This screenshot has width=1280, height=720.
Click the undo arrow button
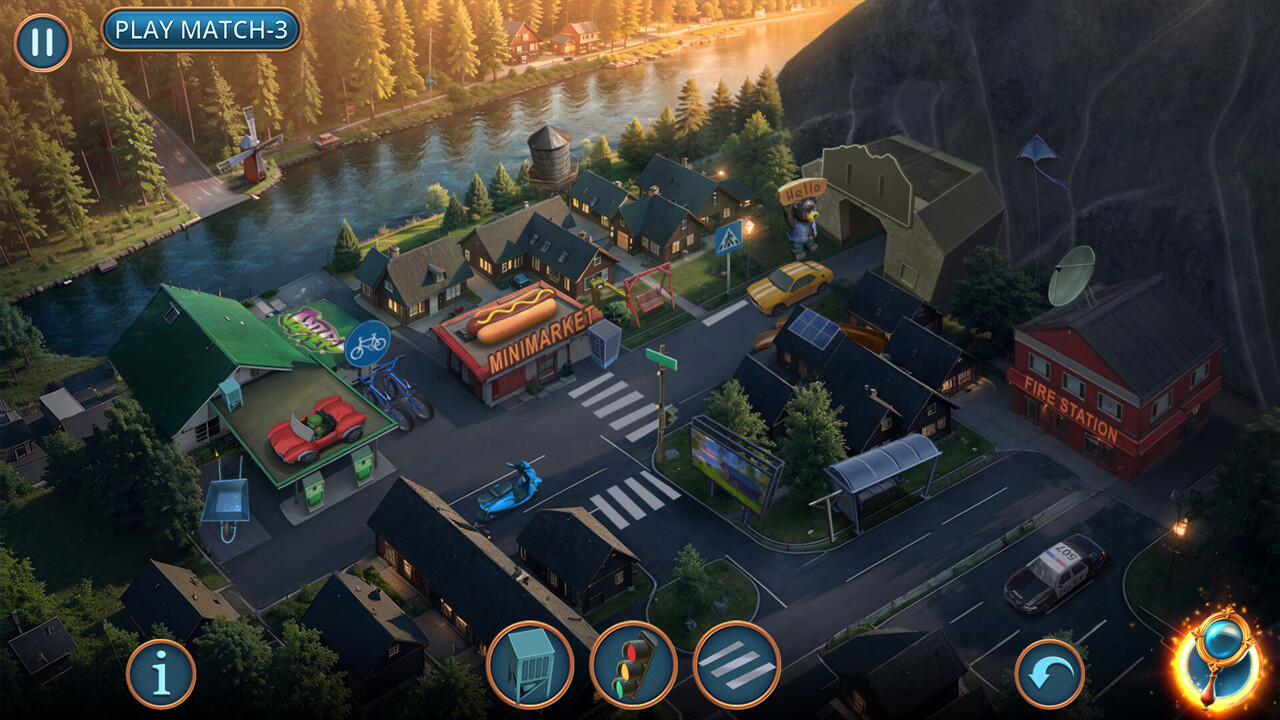point(1050,674)
